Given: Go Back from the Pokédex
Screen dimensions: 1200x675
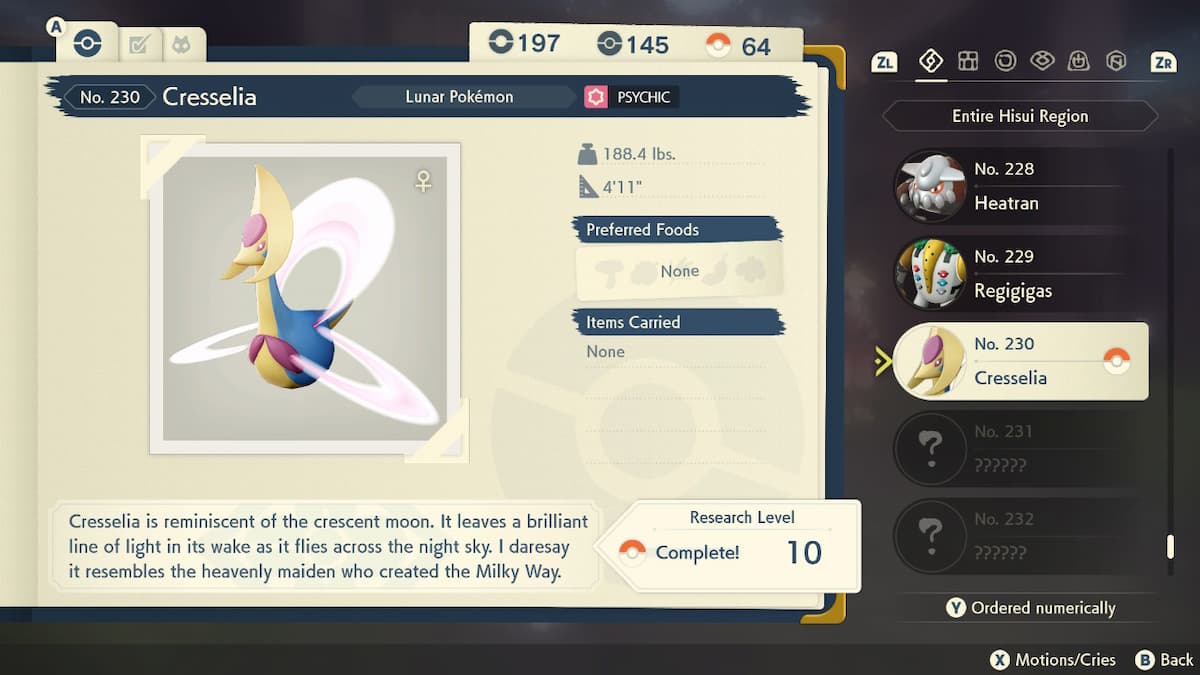Looking at the screenshot, I should click(x=1165, y=659).
